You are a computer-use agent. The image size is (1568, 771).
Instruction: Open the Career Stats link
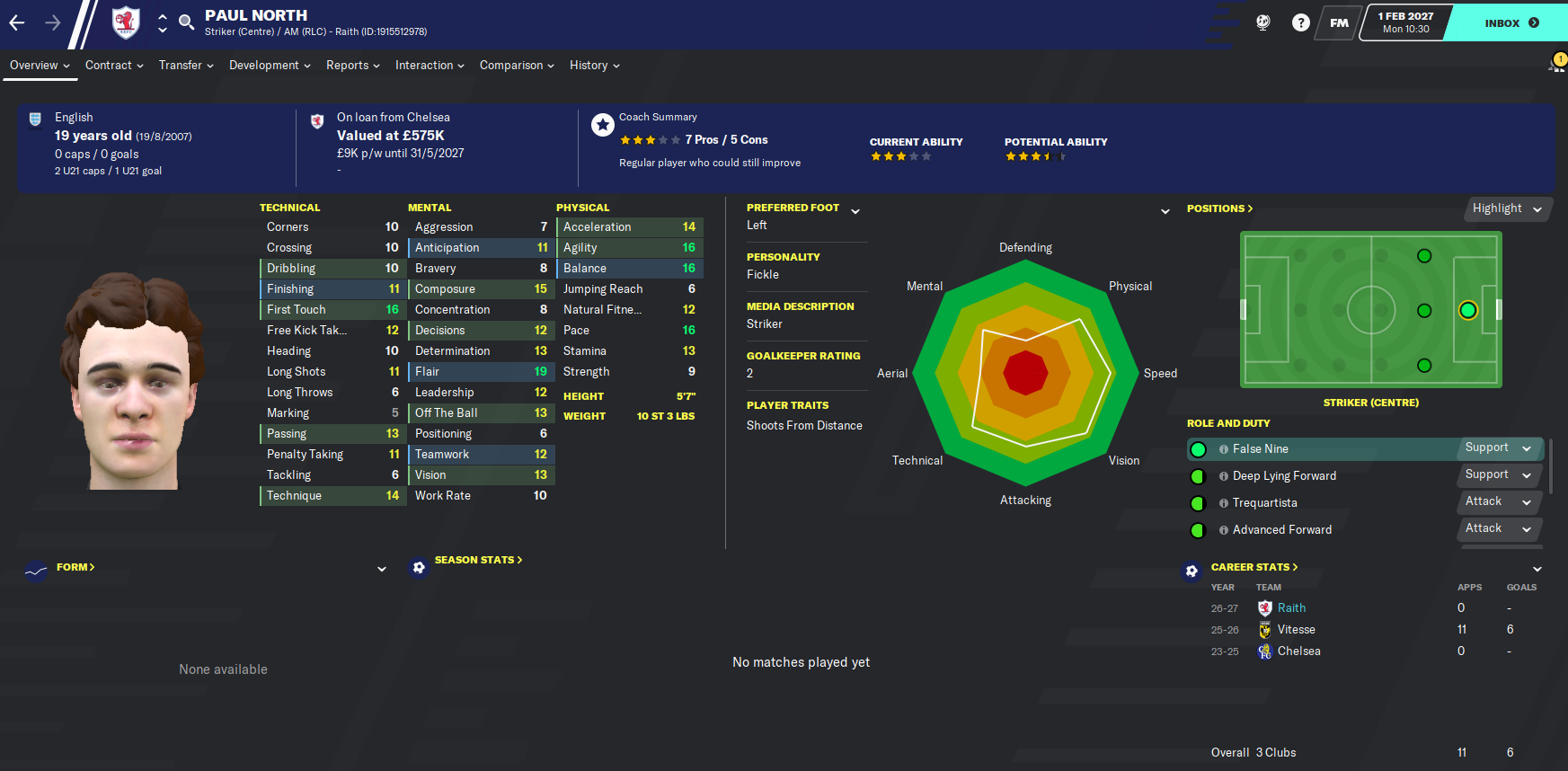click(1254, 567)
